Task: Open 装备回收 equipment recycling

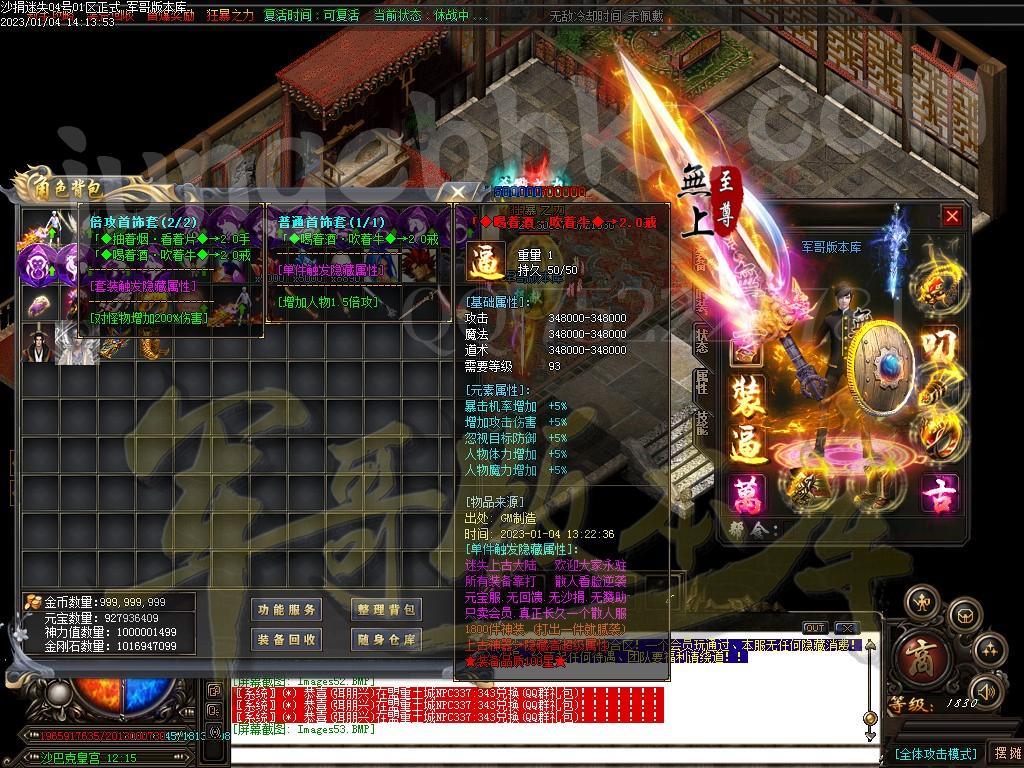Action: click(286, 640)
